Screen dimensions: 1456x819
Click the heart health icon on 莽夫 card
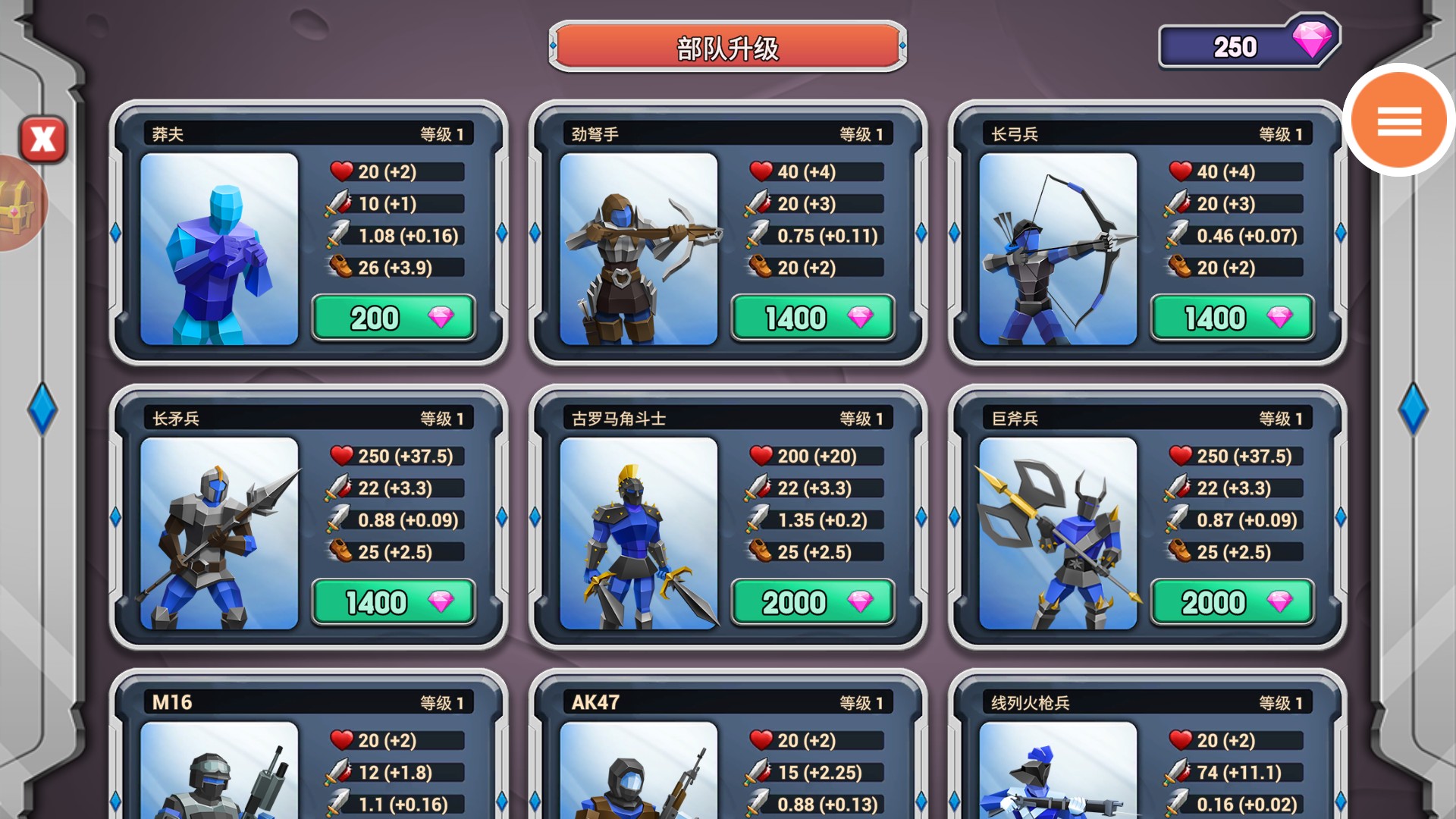(x=340, y=171)
